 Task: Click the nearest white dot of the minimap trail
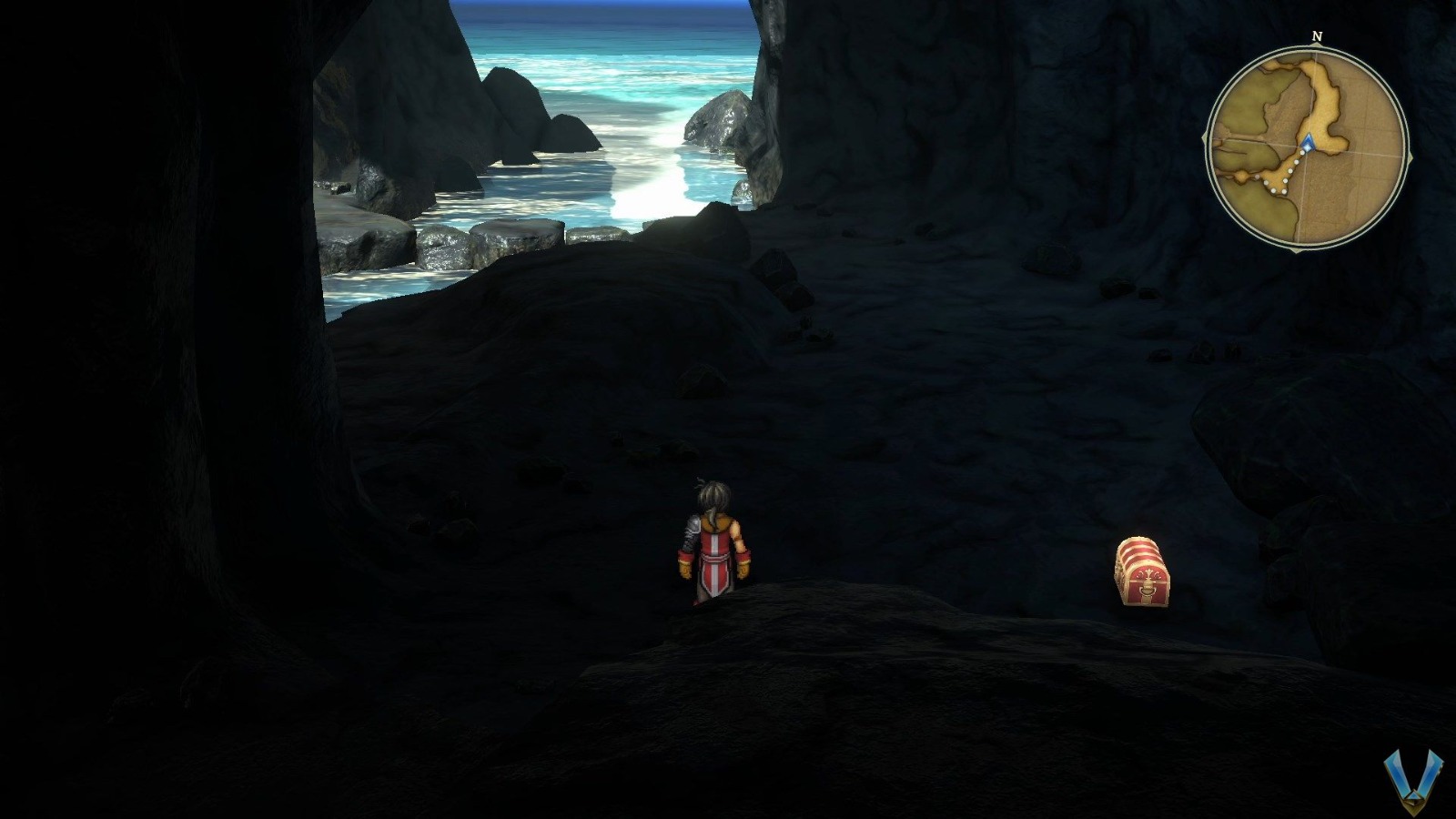(1302, 154)
